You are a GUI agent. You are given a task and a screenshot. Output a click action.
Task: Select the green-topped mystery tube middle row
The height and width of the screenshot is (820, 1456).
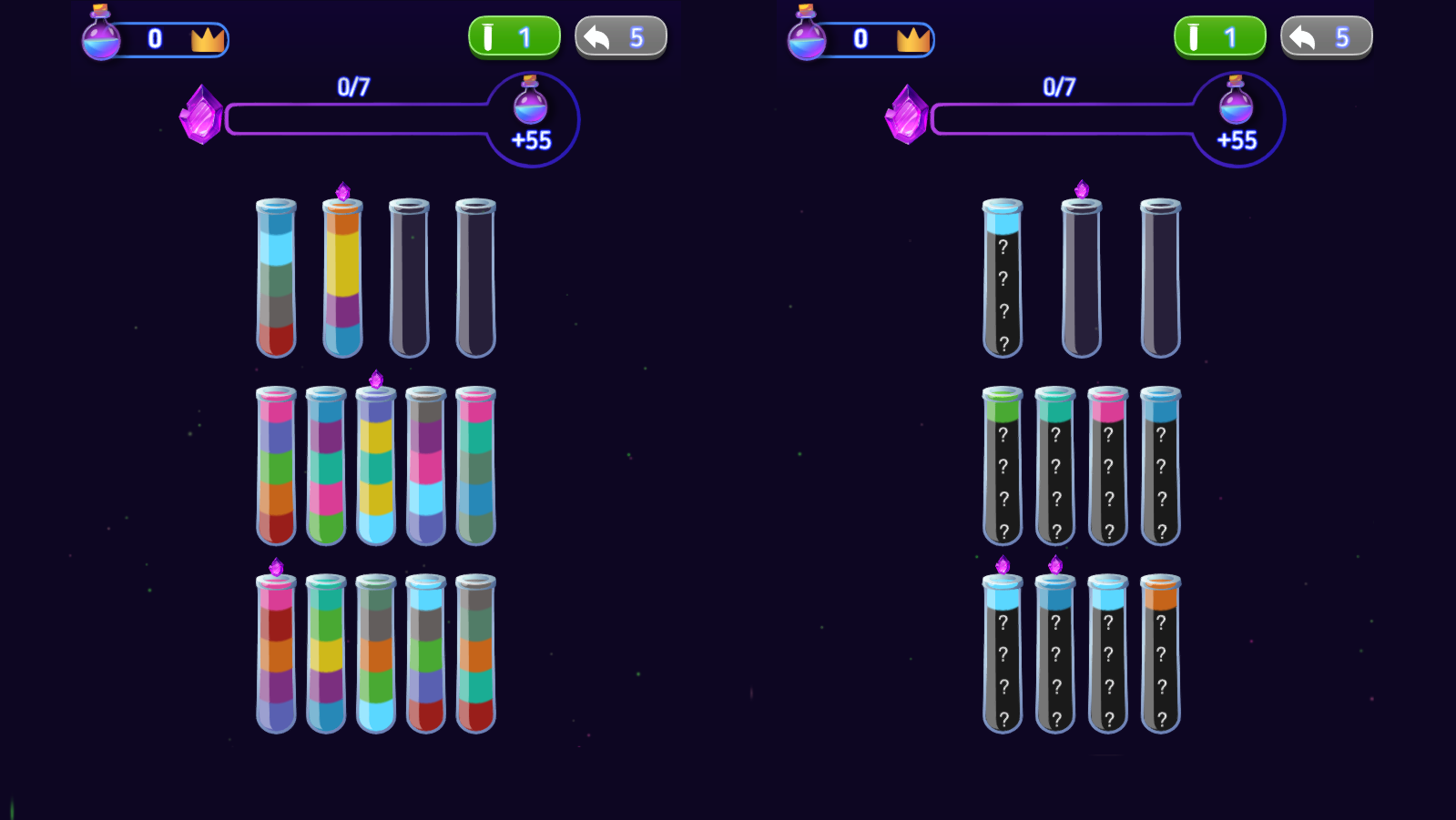[1003, 464]
